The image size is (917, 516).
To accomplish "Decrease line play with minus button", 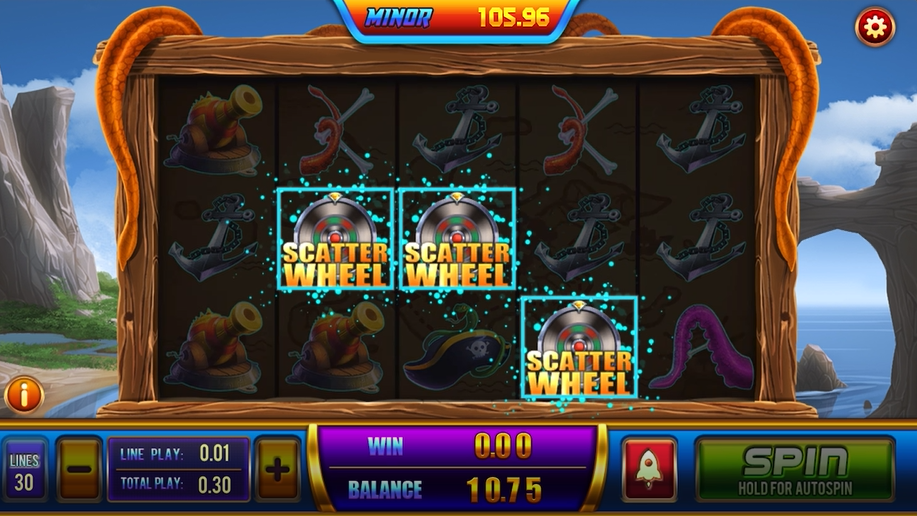I will 79,468.
